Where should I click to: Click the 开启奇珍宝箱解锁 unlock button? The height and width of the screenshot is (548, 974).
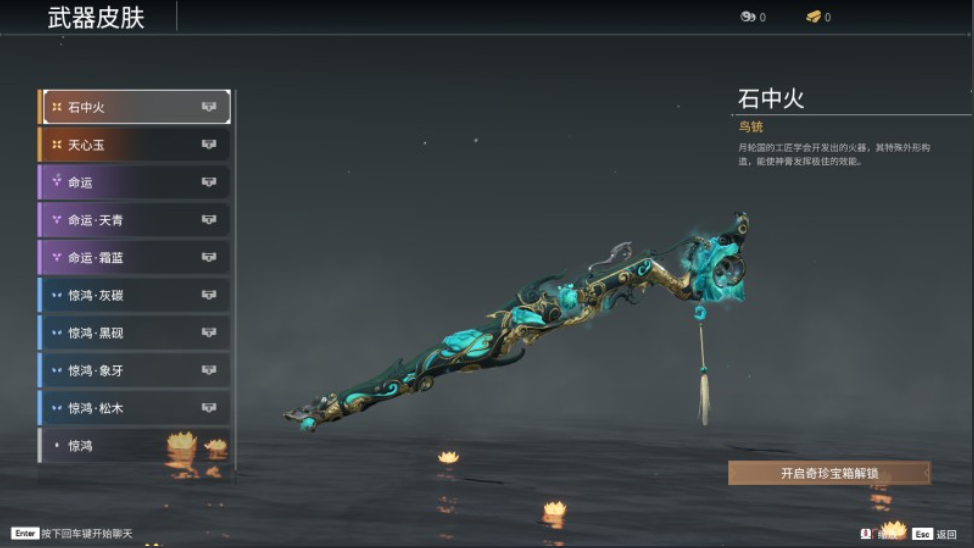[x=829, y=473]
